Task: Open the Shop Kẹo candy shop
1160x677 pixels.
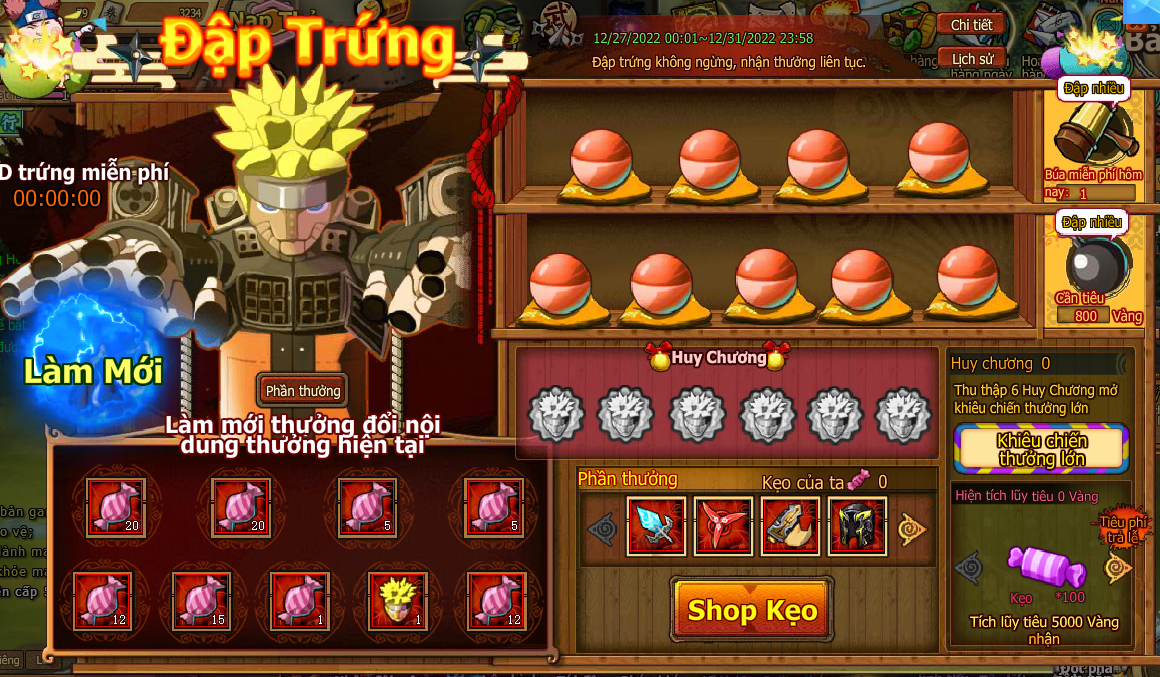Action: [752, 609]
